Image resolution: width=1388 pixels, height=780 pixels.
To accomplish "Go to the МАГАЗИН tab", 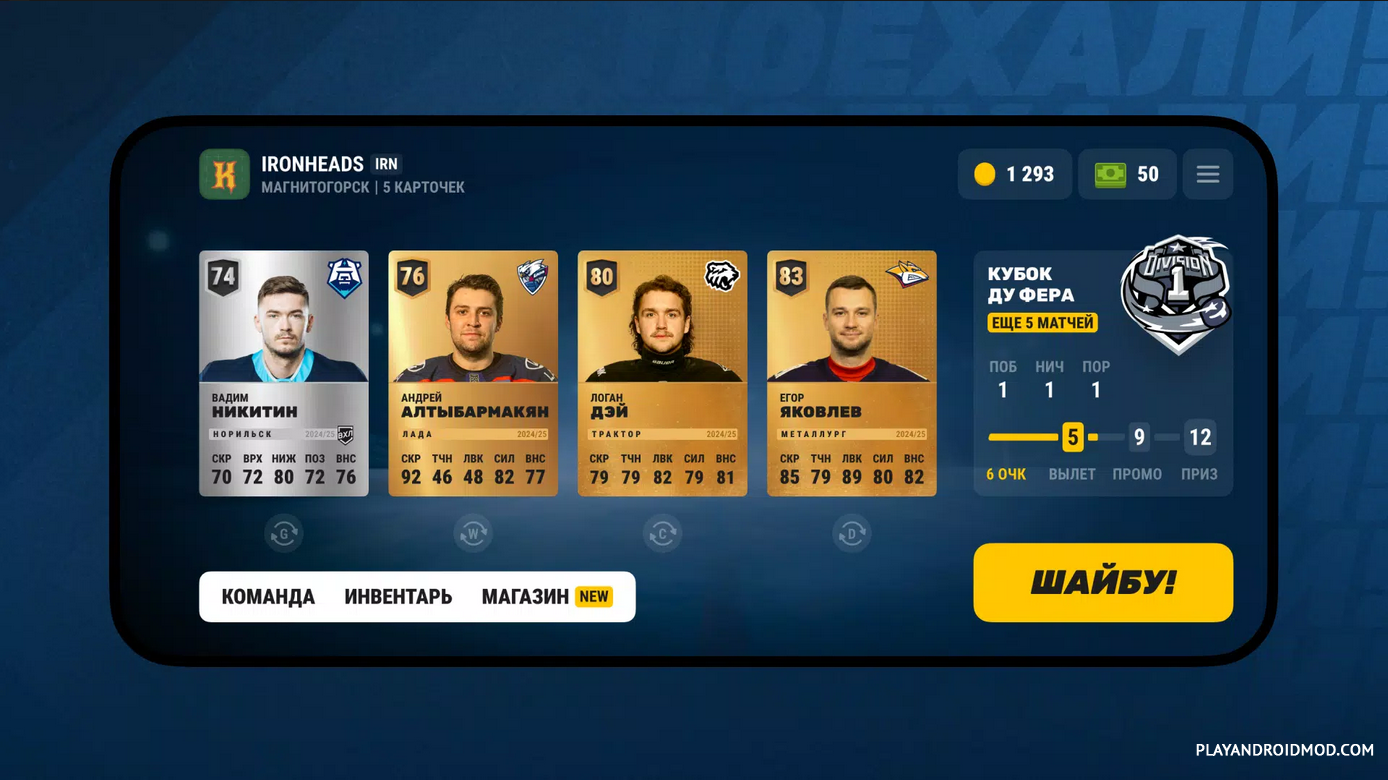I will click(x=525, y=597).
